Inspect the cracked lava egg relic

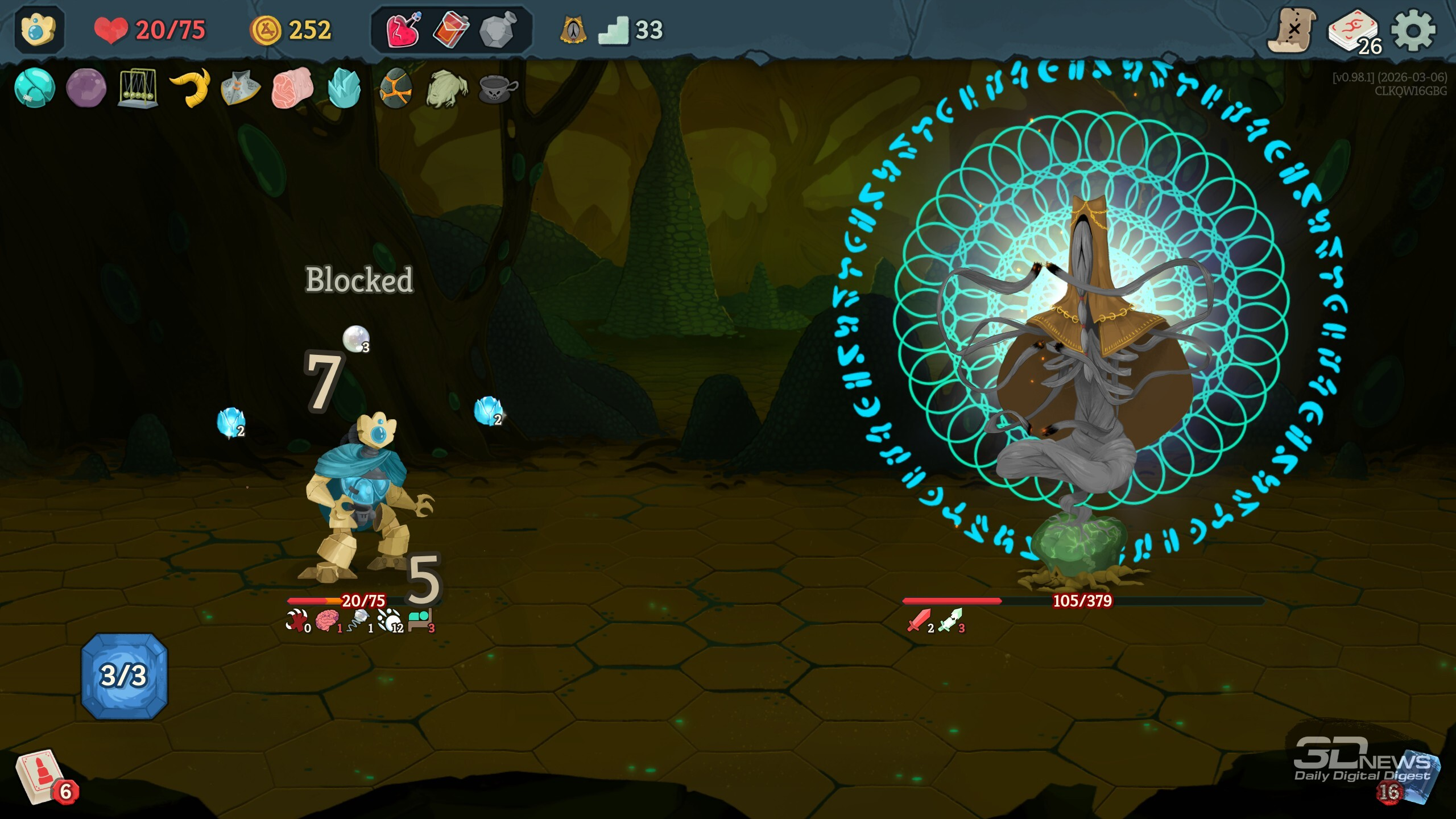point(395,88)
